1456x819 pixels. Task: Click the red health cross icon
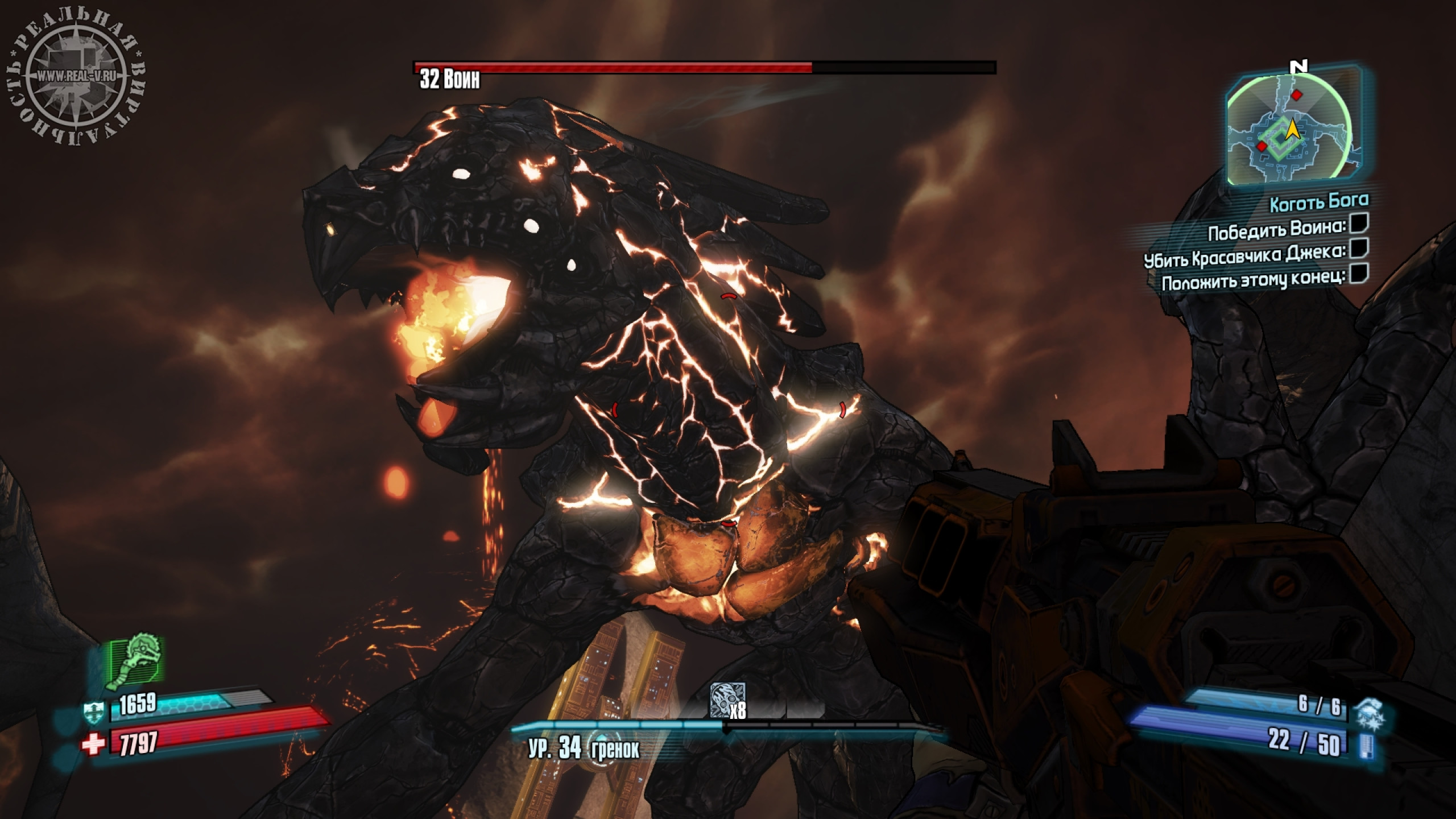pyautogui.click(x=93, y=744)
